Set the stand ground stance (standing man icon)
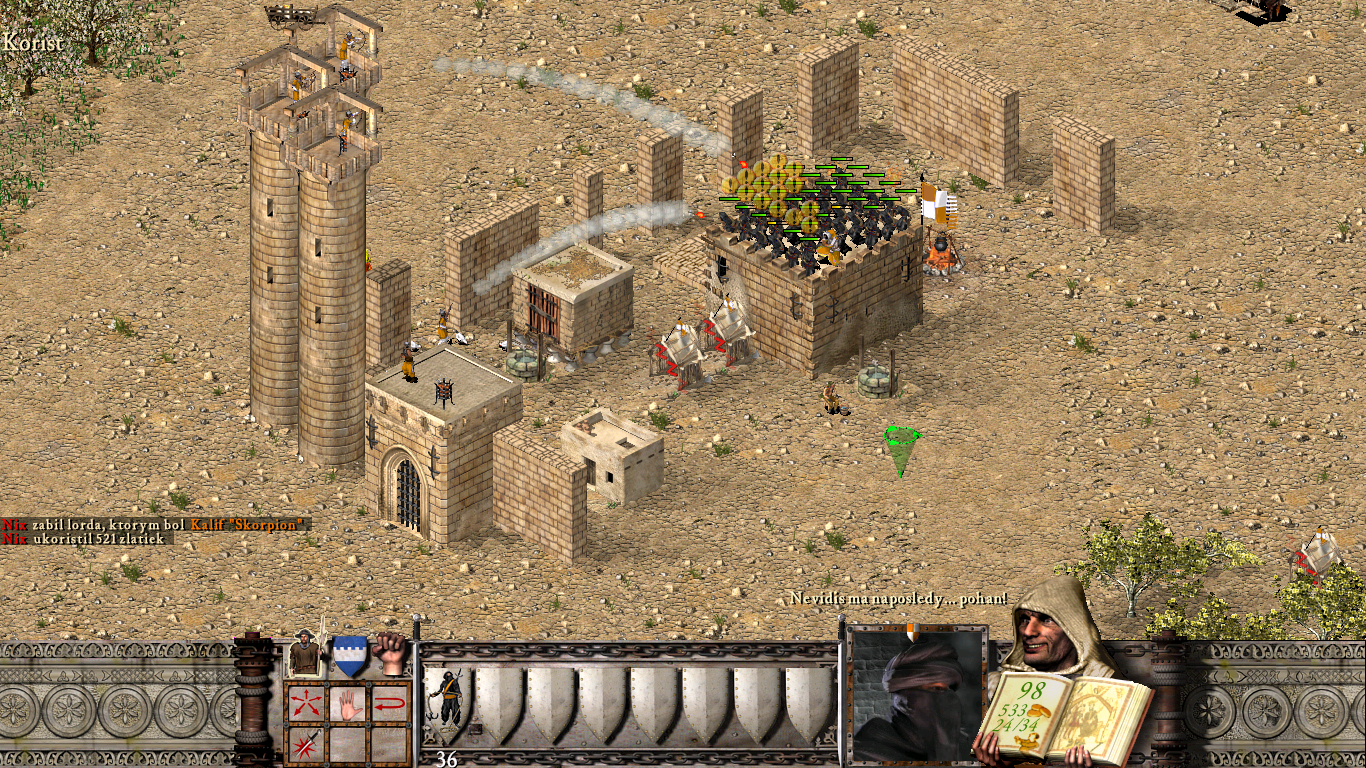 (304, 656)
